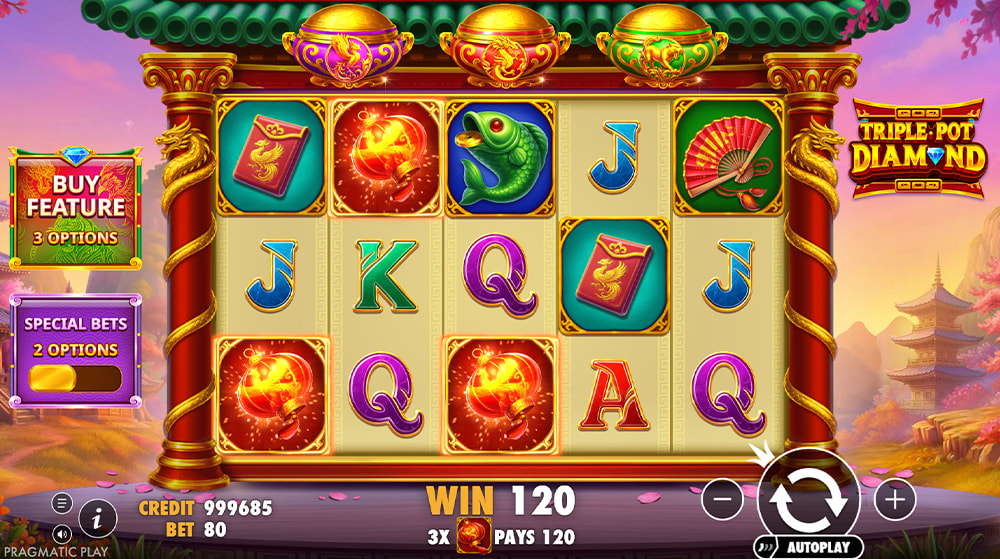Click the turbo spin chevrons beside Autoplay
The width and height of the screenshot is (1000, 559).
[768, 547]
